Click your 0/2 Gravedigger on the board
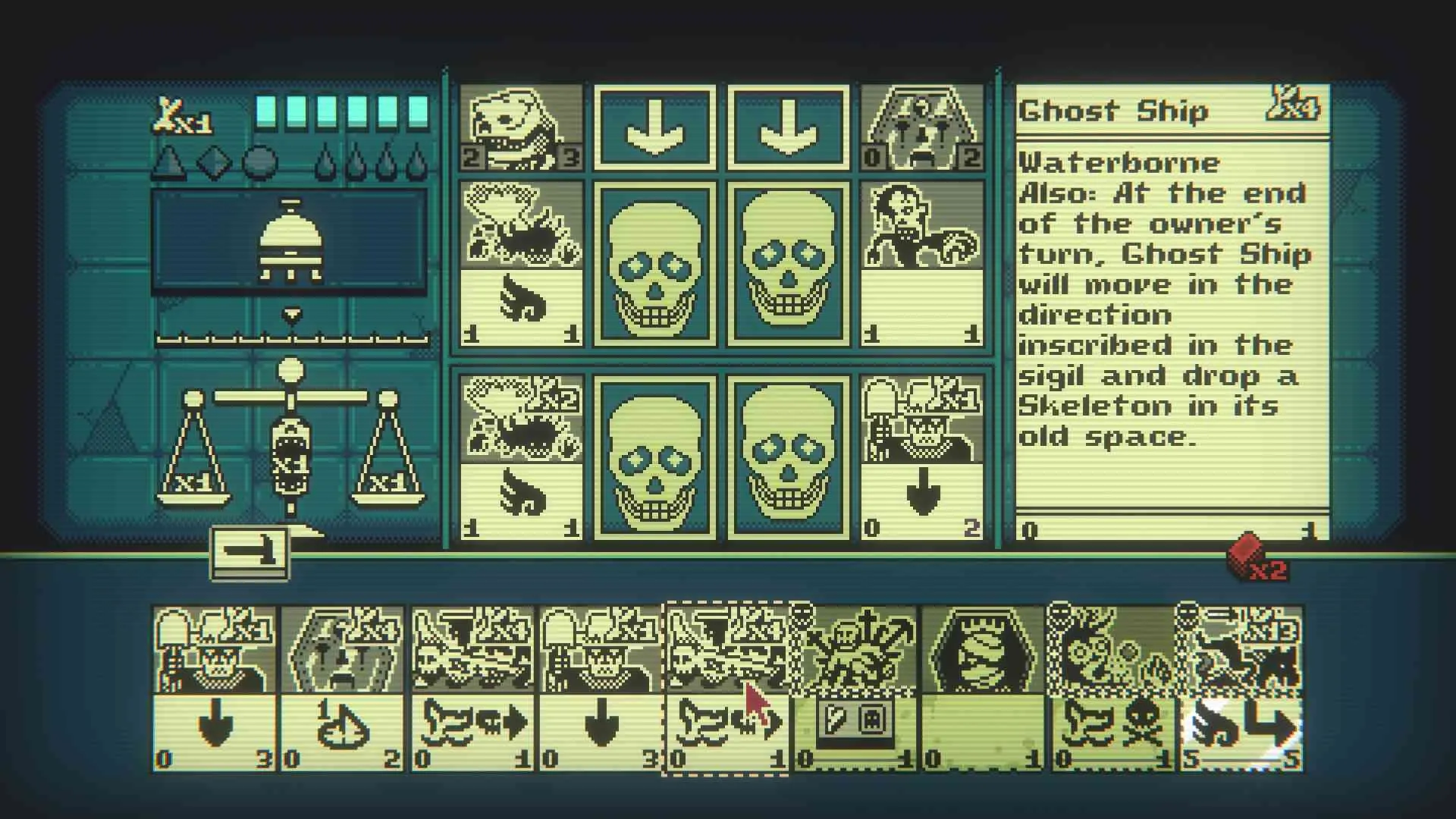The width and height of the screenshot is (1456, 819). click(x=922, y=457)
